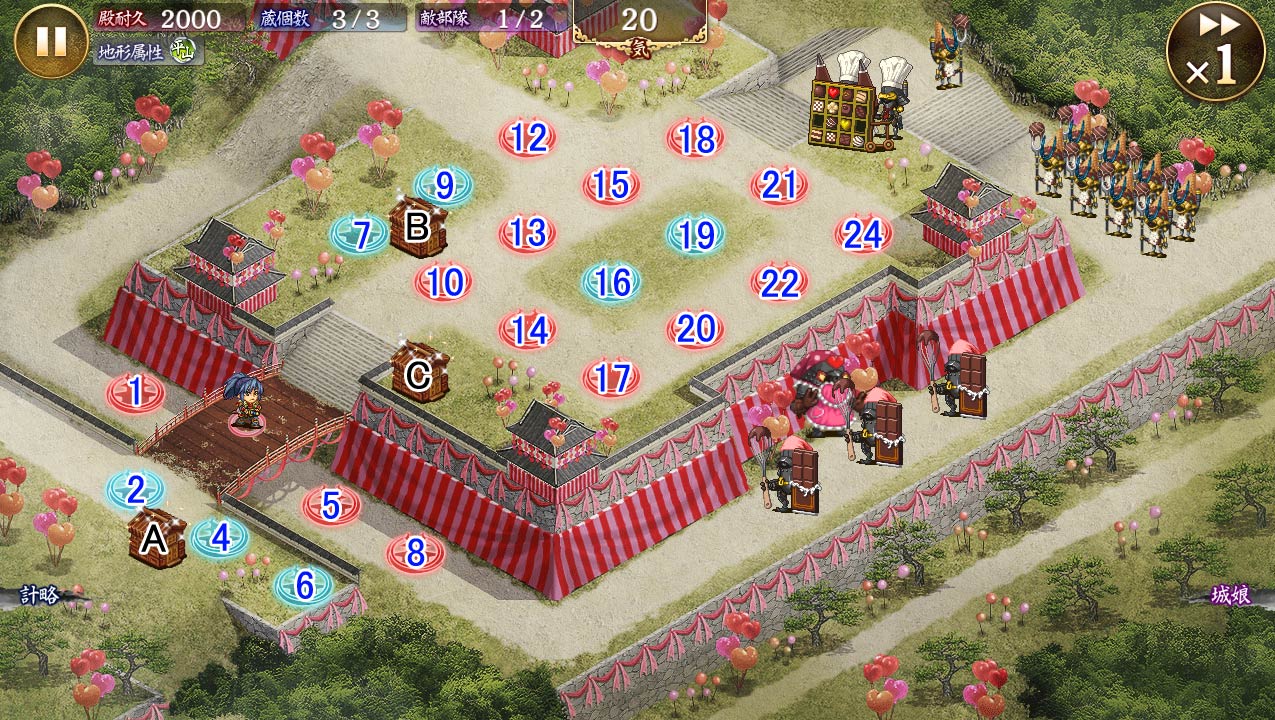Image resolution: width=1275 pixels, height=720 pixels.
Task: Choose blue placement tile 7
Action: (361, 235)
